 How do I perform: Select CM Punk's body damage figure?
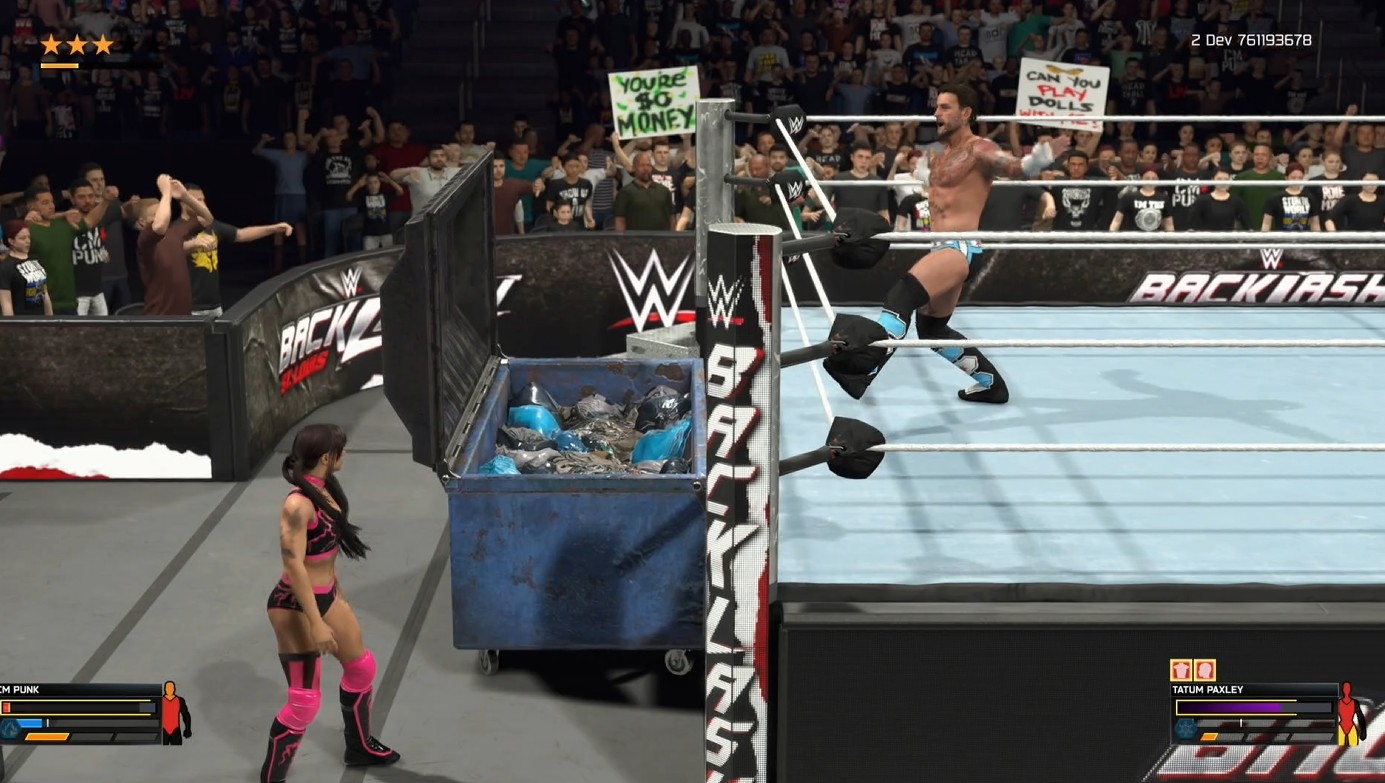tap(174, 713)
